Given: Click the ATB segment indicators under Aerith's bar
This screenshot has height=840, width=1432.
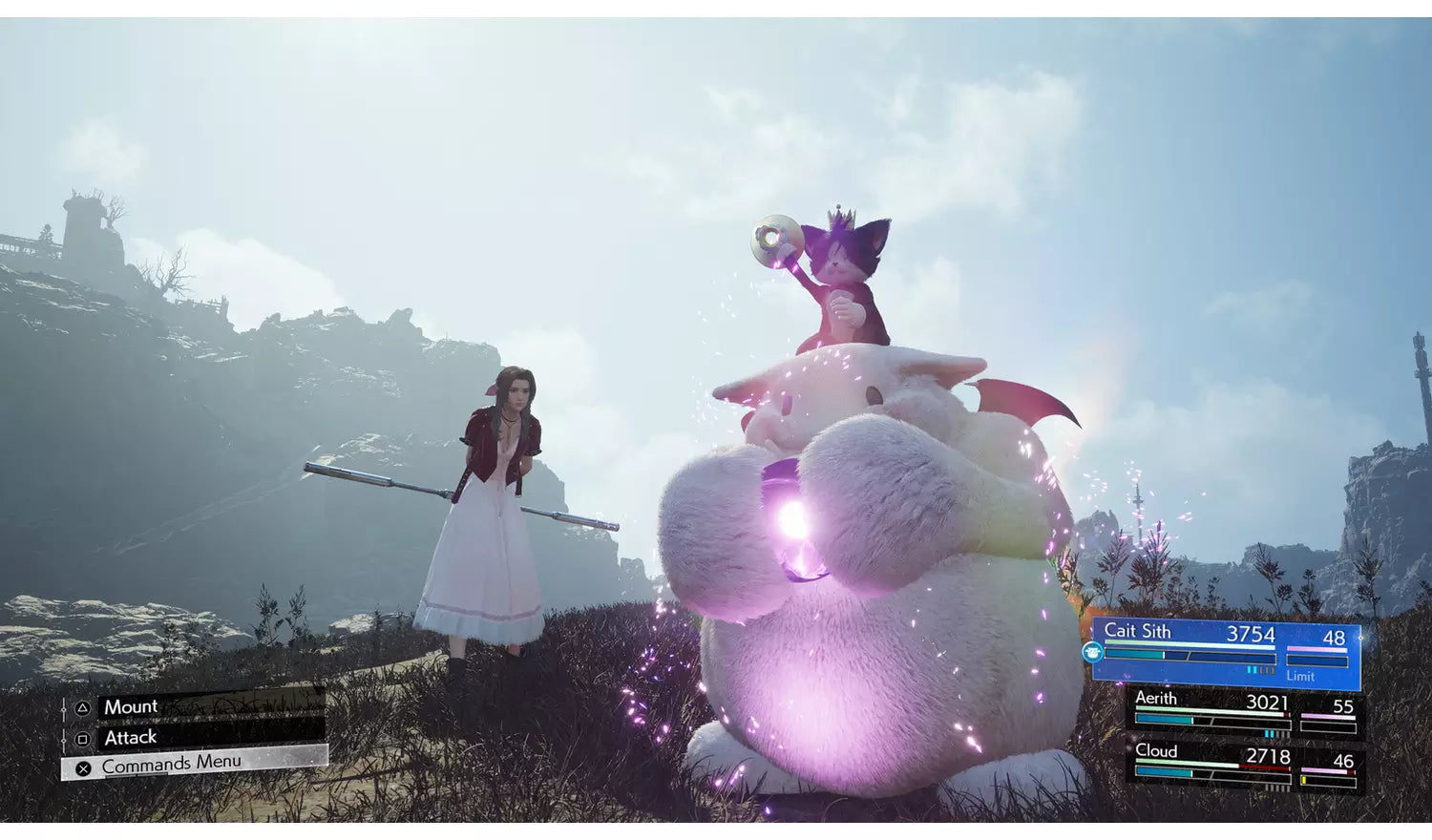Looking at the screenshot, I should coord(1274,733).
